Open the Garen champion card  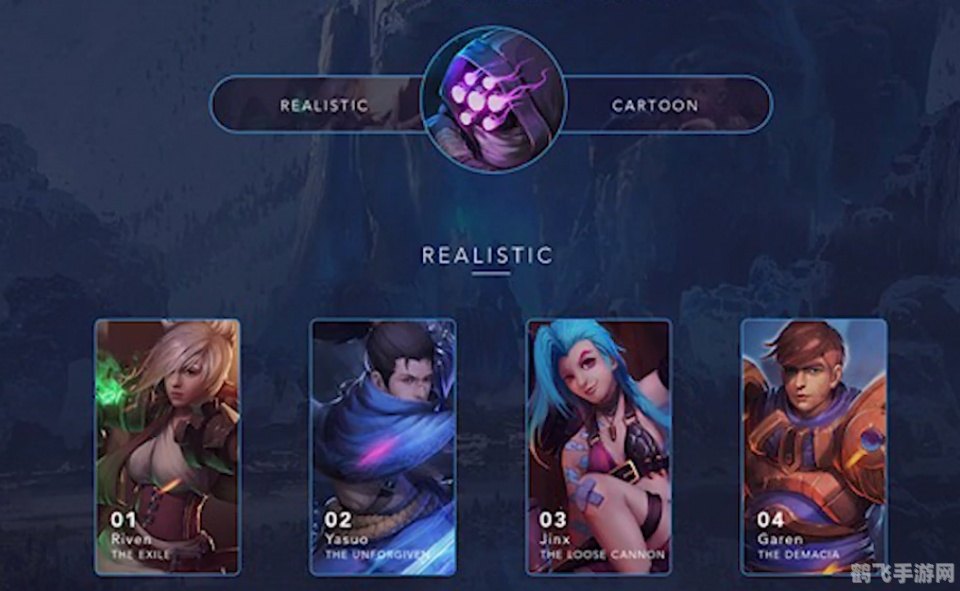pos(813,447)
